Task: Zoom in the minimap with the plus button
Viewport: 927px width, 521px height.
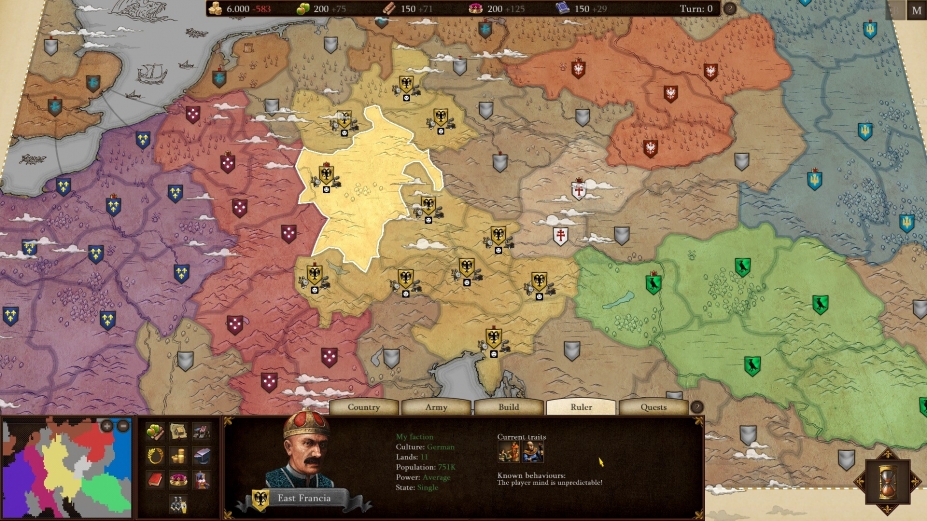Action: (107, 426)
